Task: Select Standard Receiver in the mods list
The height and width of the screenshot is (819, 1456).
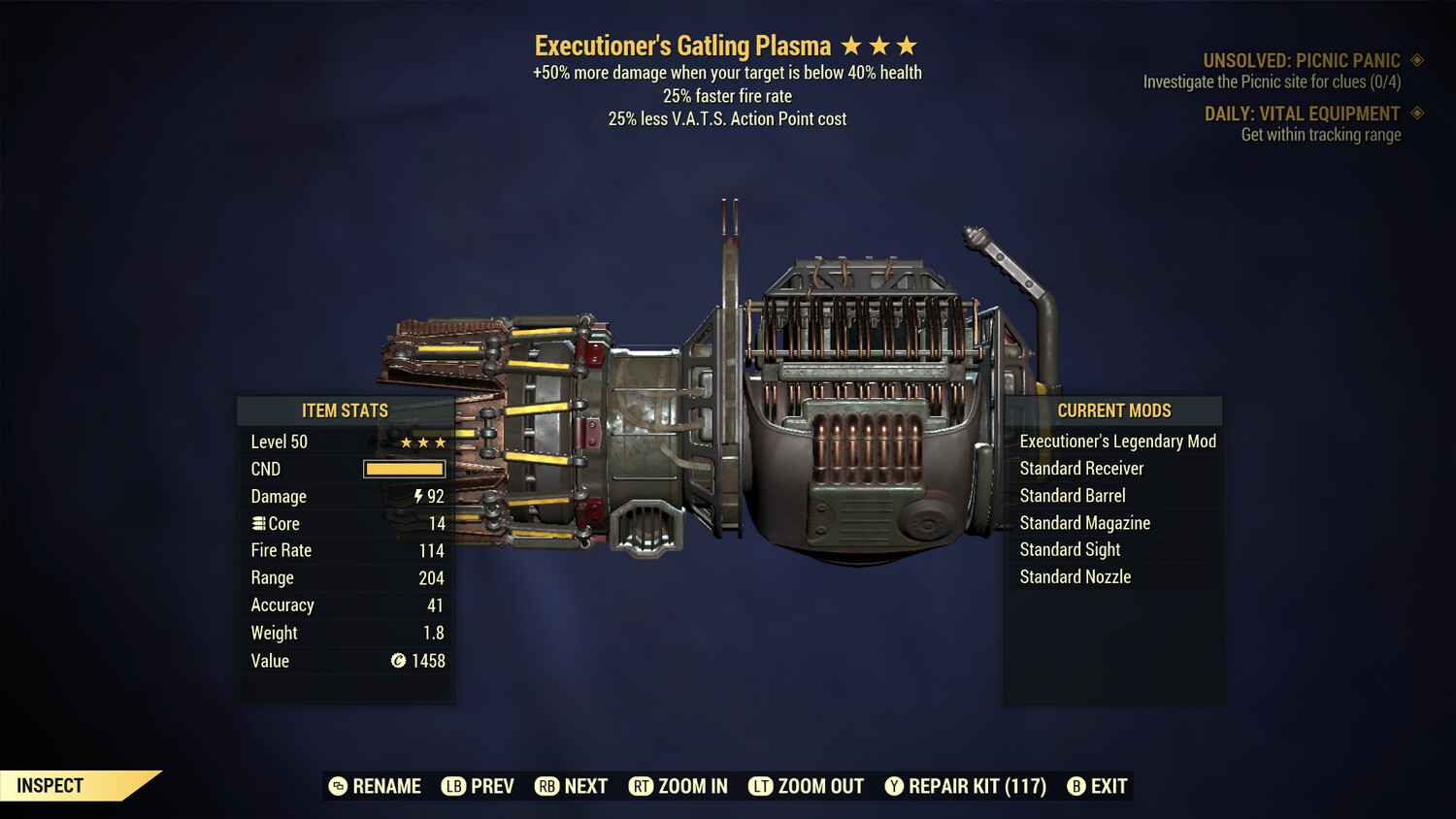Action: pyautogui.click(x=1082, y=468)
